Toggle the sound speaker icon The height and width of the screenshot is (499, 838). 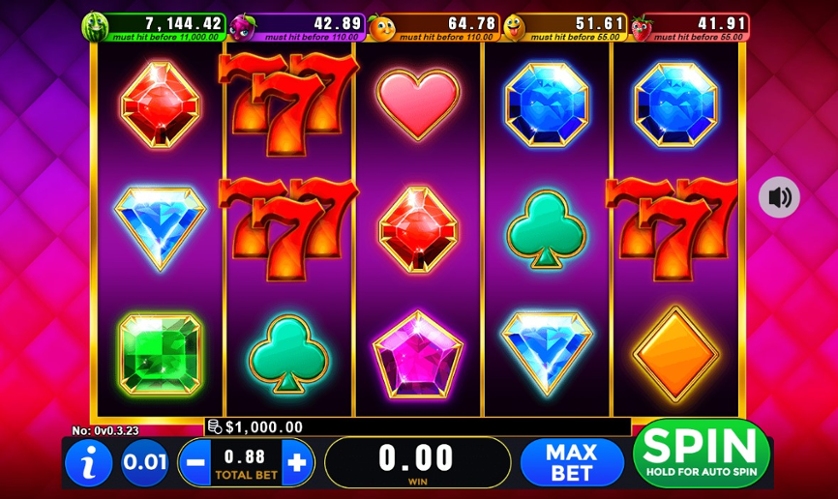[x=778, y=197]
